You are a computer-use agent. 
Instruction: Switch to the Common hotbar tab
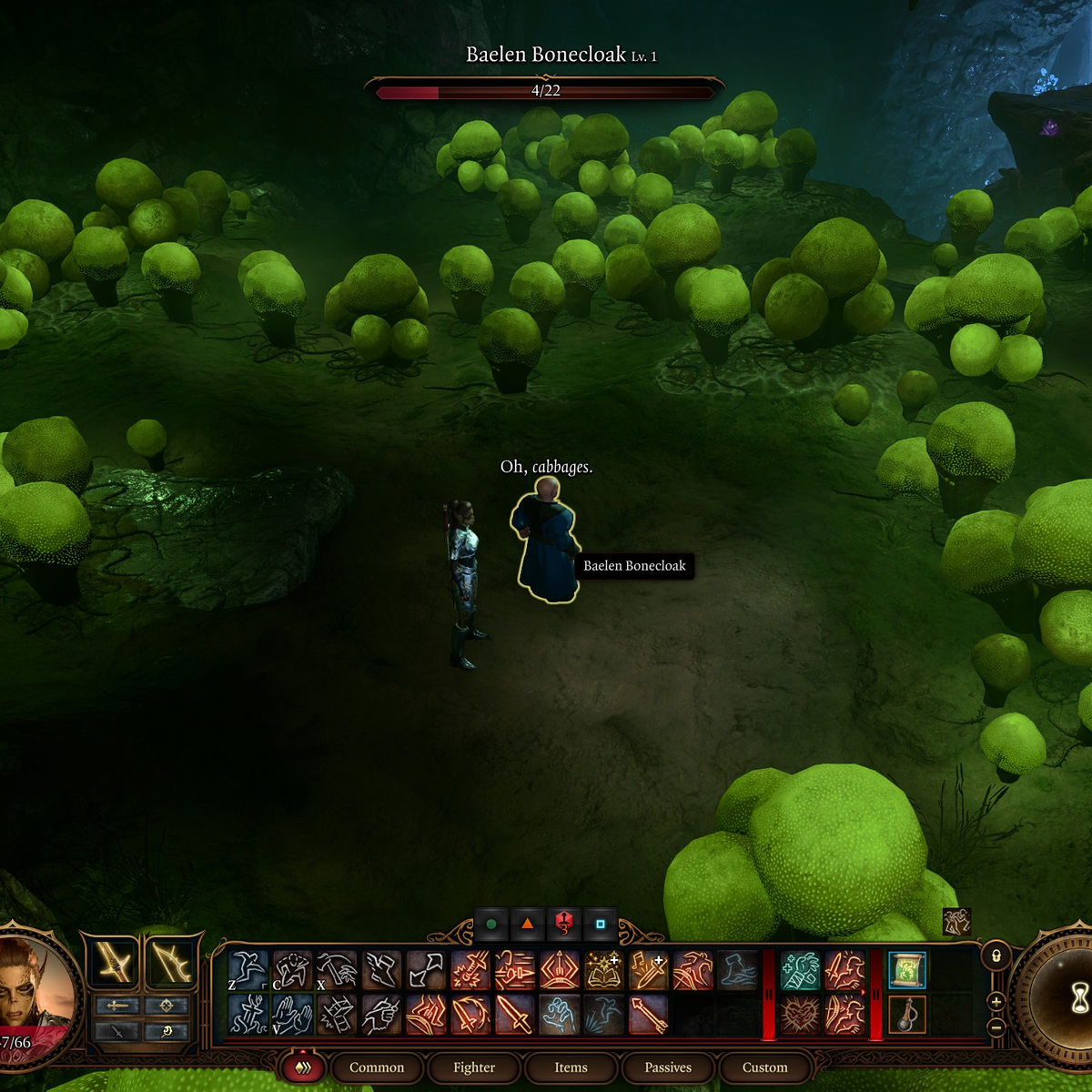376,1067
